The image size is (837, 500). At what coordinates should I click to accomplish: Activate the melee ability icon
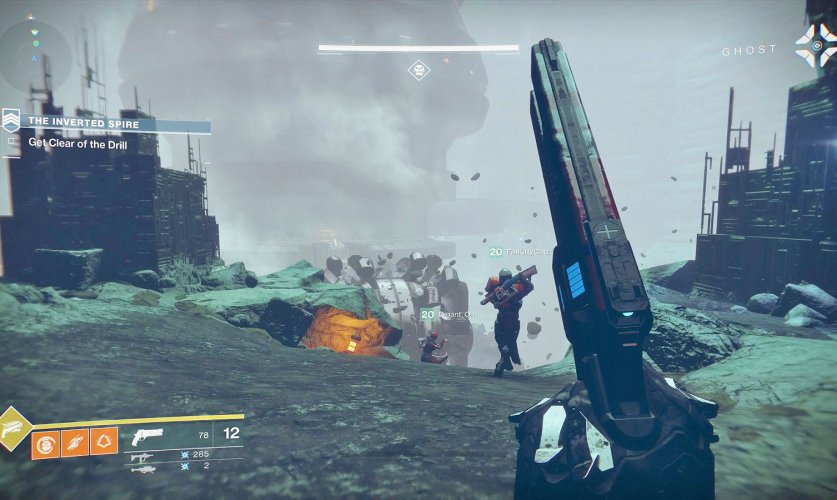coord(75,441)
